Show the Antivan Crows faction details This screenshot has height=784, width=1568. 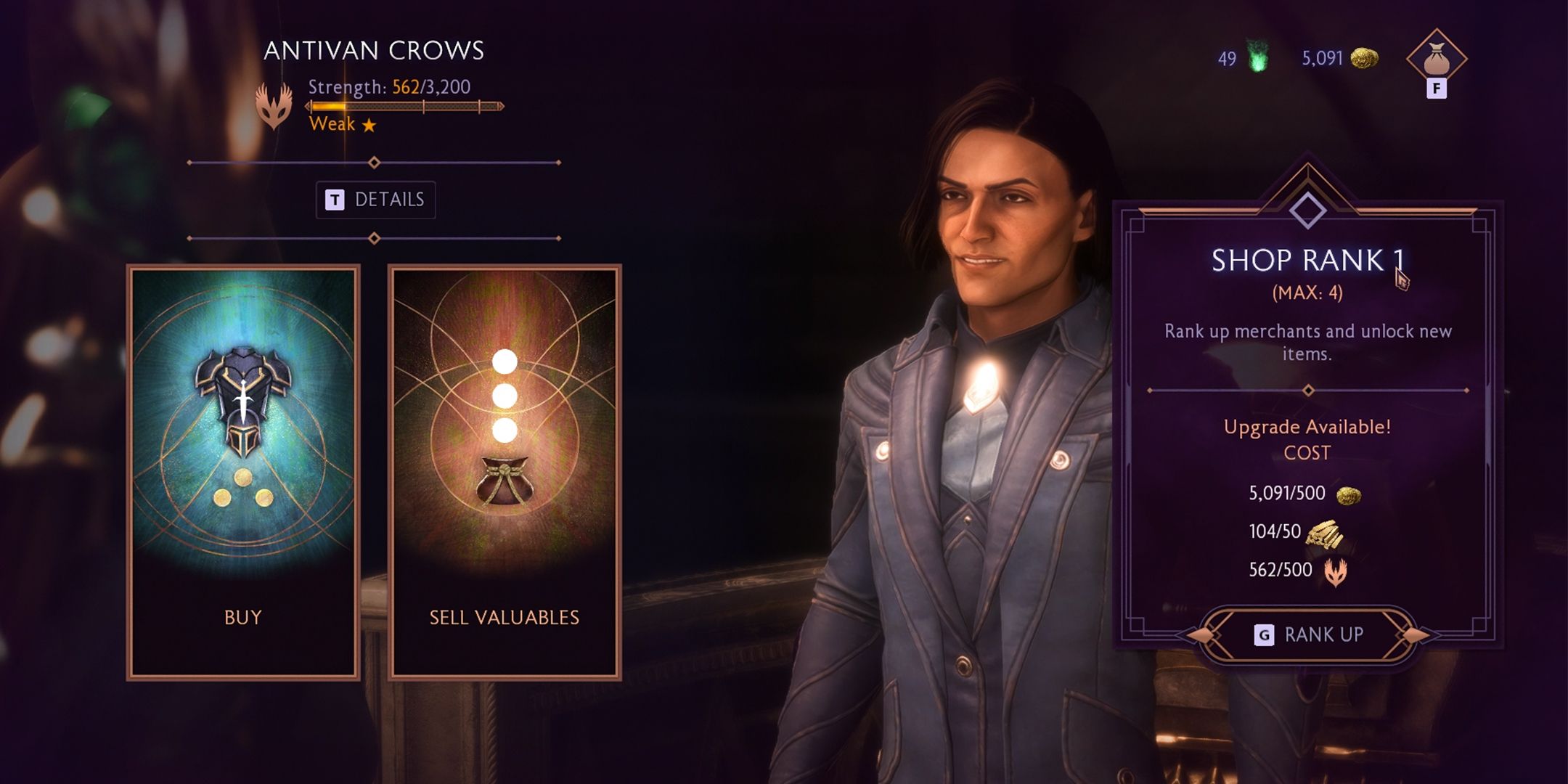pyautogui.click(x=376, y=200)
